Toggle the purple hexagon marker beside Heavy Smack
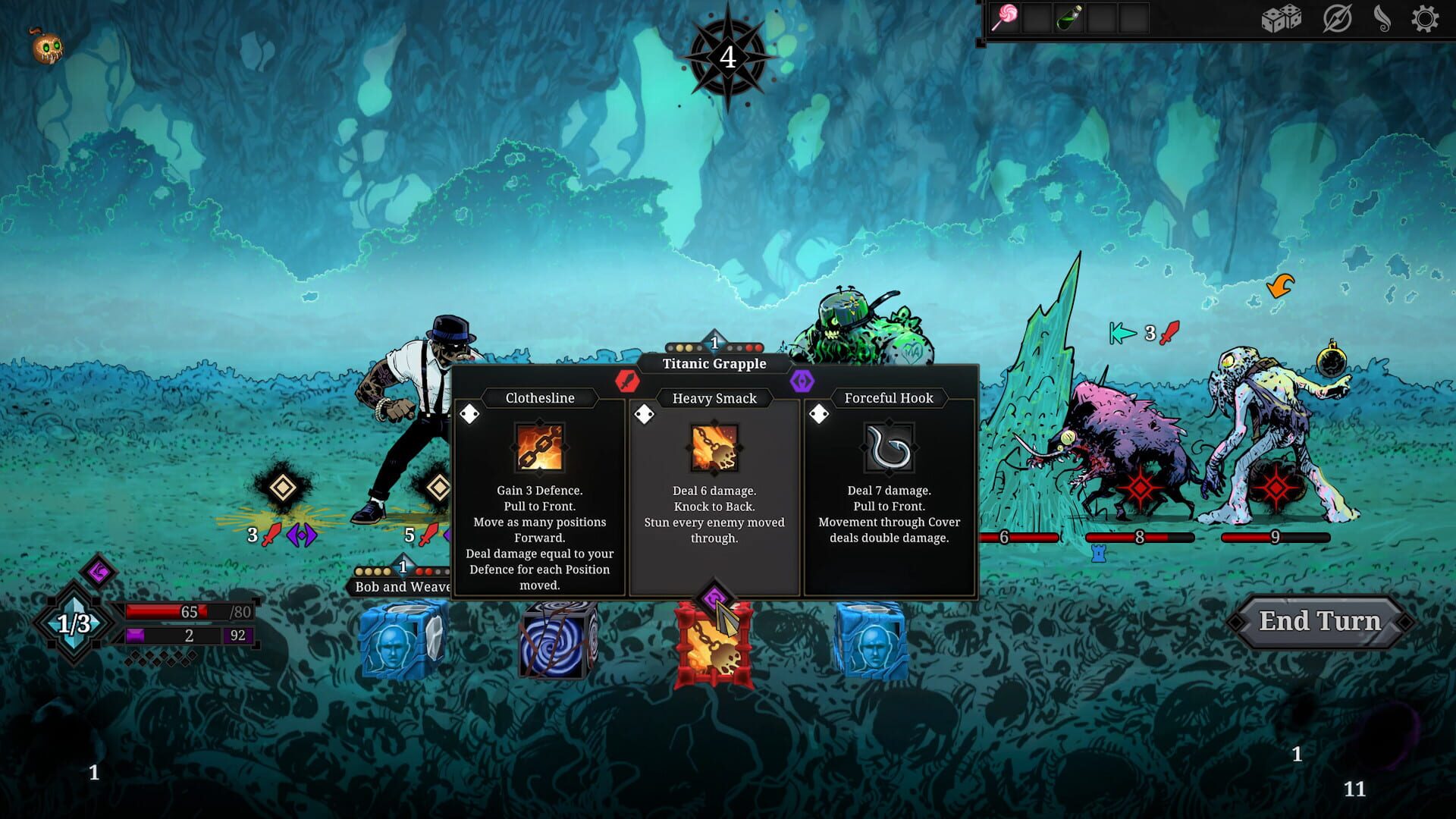 pos(801,382)
